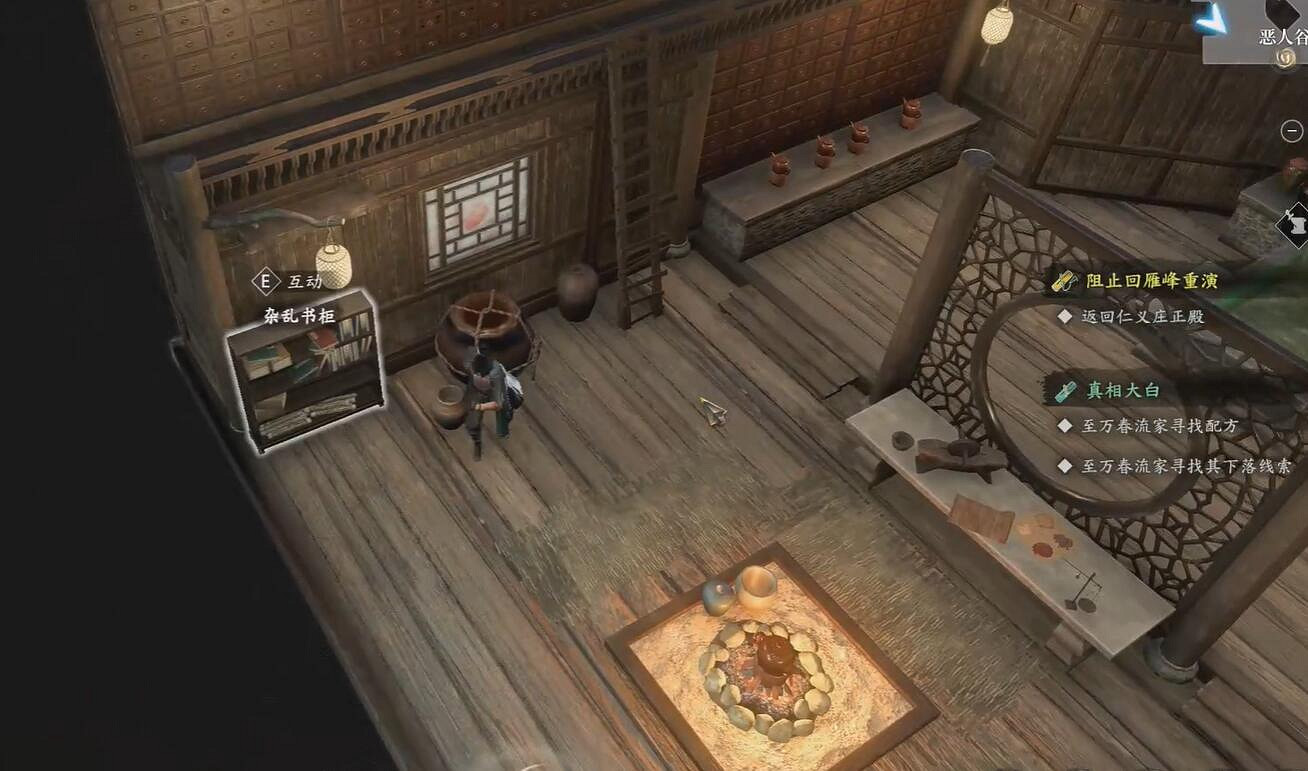The width and height of the screenshot is (1308, 771).
Task: Select the mortar crafting icon on the right edge
Action: point(1295,224)
